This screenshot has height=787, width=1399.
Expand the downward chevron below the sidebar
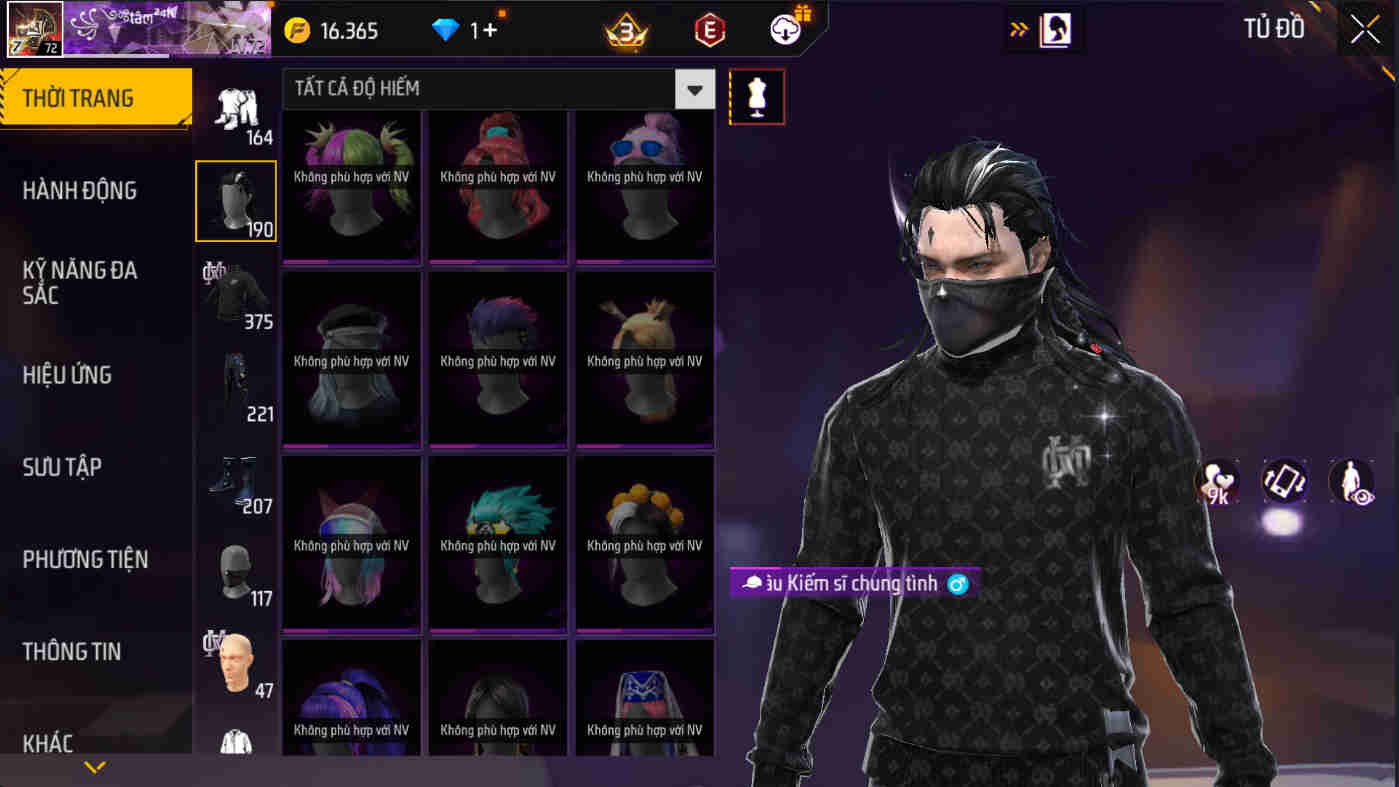[95, 768]
